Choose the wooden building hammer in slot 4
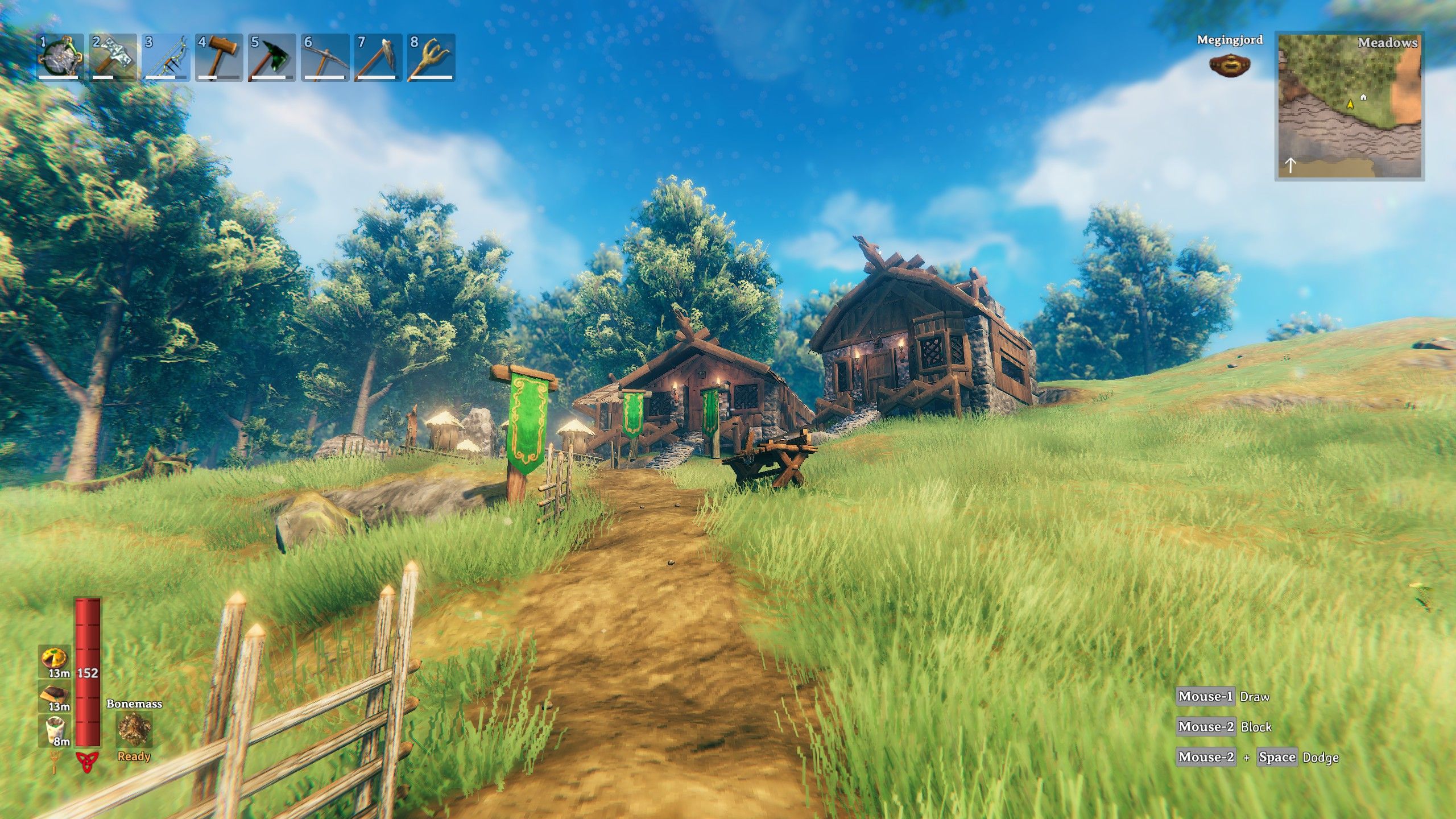Screen dimensions: 1456x819 [219, 57]
